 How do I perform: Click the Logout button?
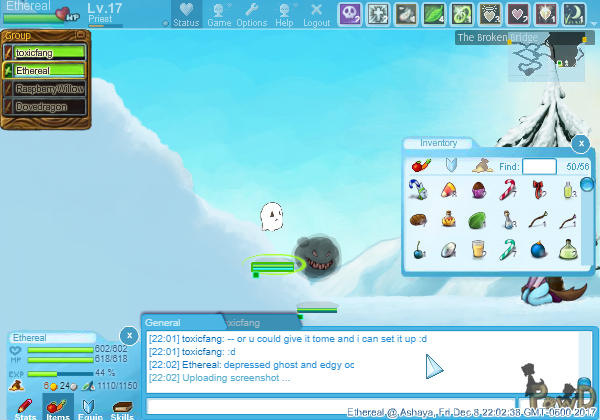(x=316, y=13)
